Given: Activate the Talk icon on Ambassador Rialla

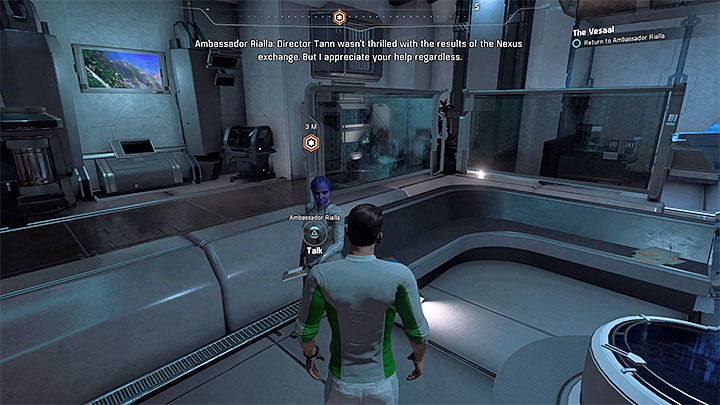Looking at the screenshot, I should click(313, 234).
